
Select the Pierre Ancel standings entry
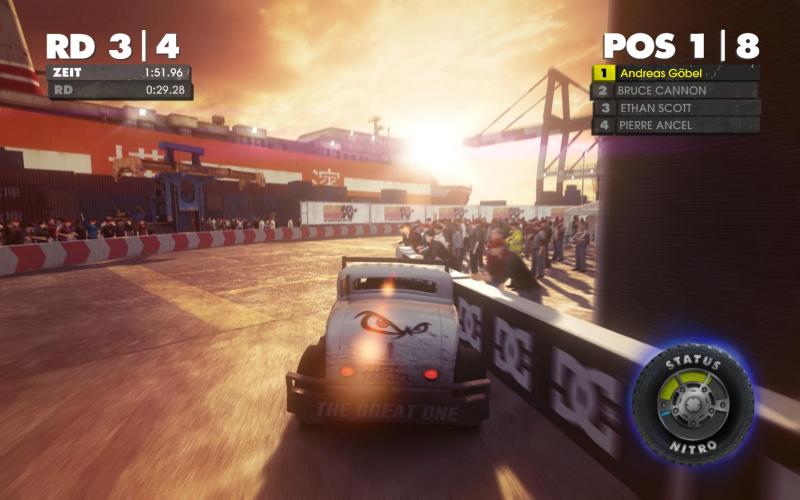click(x=676, y=125)
